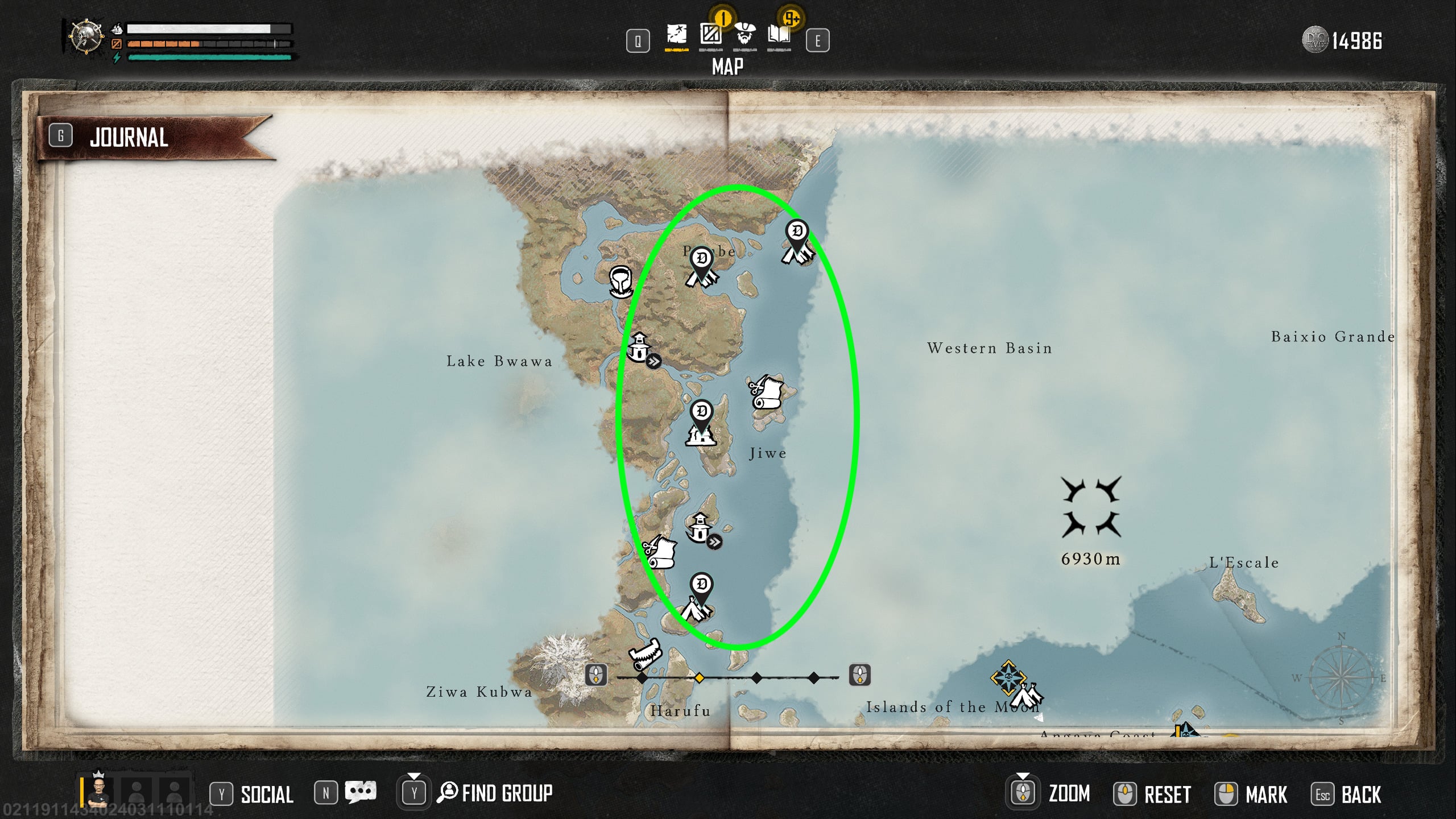Select the treasure map tab
This screenshot has height=819, width=1456.
(x=676, y=35)
